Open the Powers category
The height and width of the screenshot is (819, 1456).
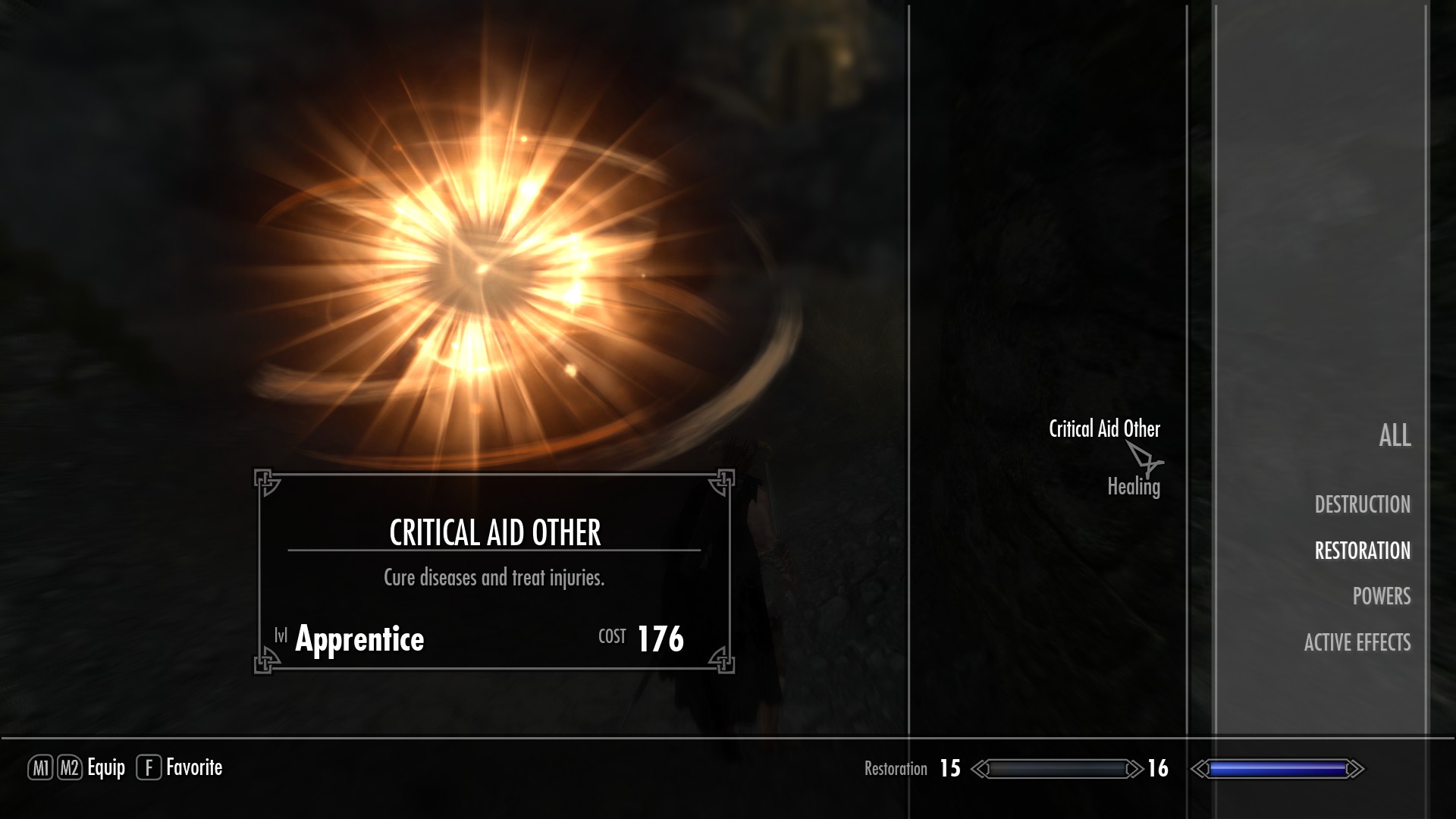click(1381, 597)
